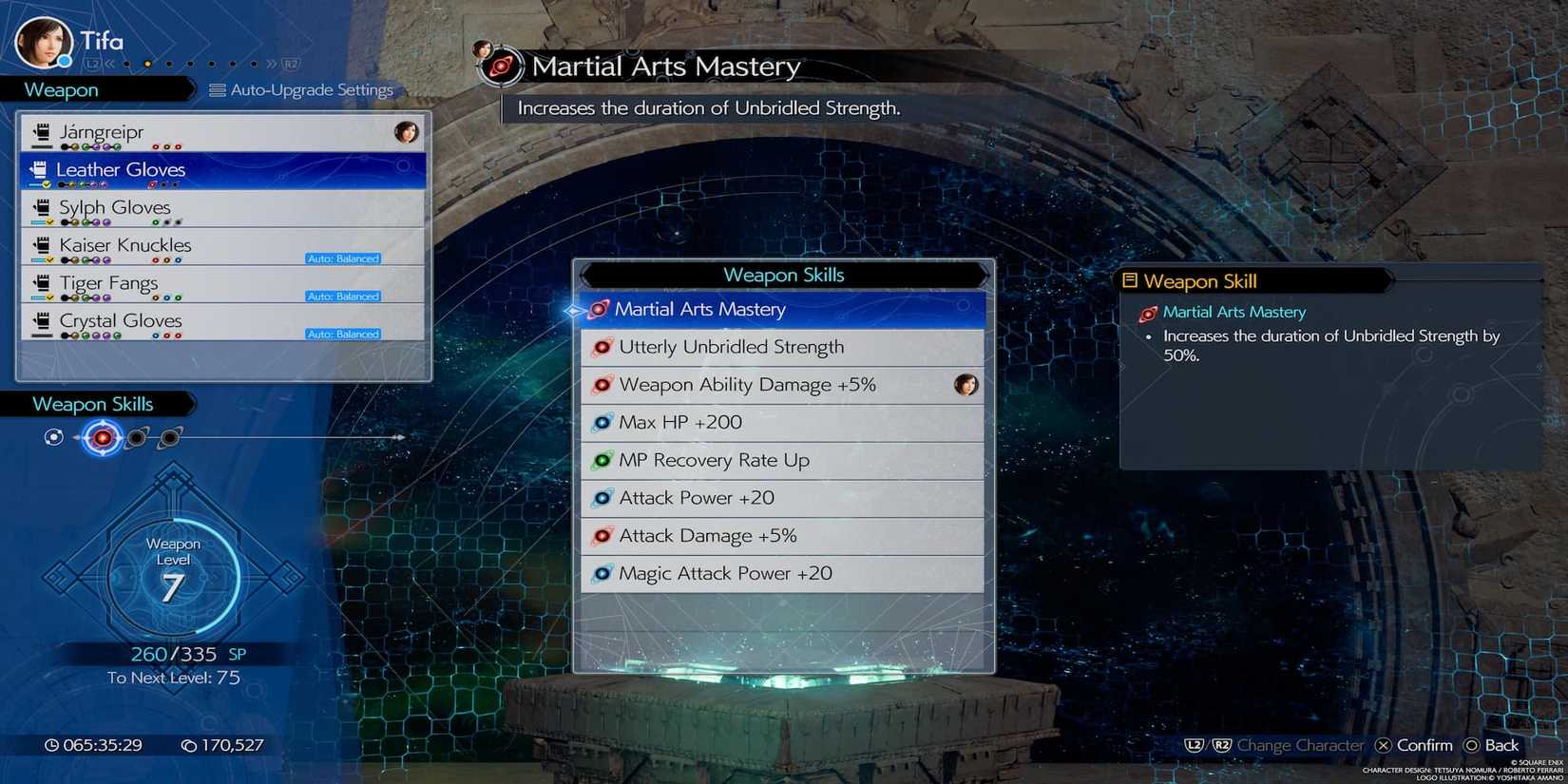1568x784 pixels.
Task: Toggle Auto: Balanced on Tiger Fangs
Action: point(344,296)
